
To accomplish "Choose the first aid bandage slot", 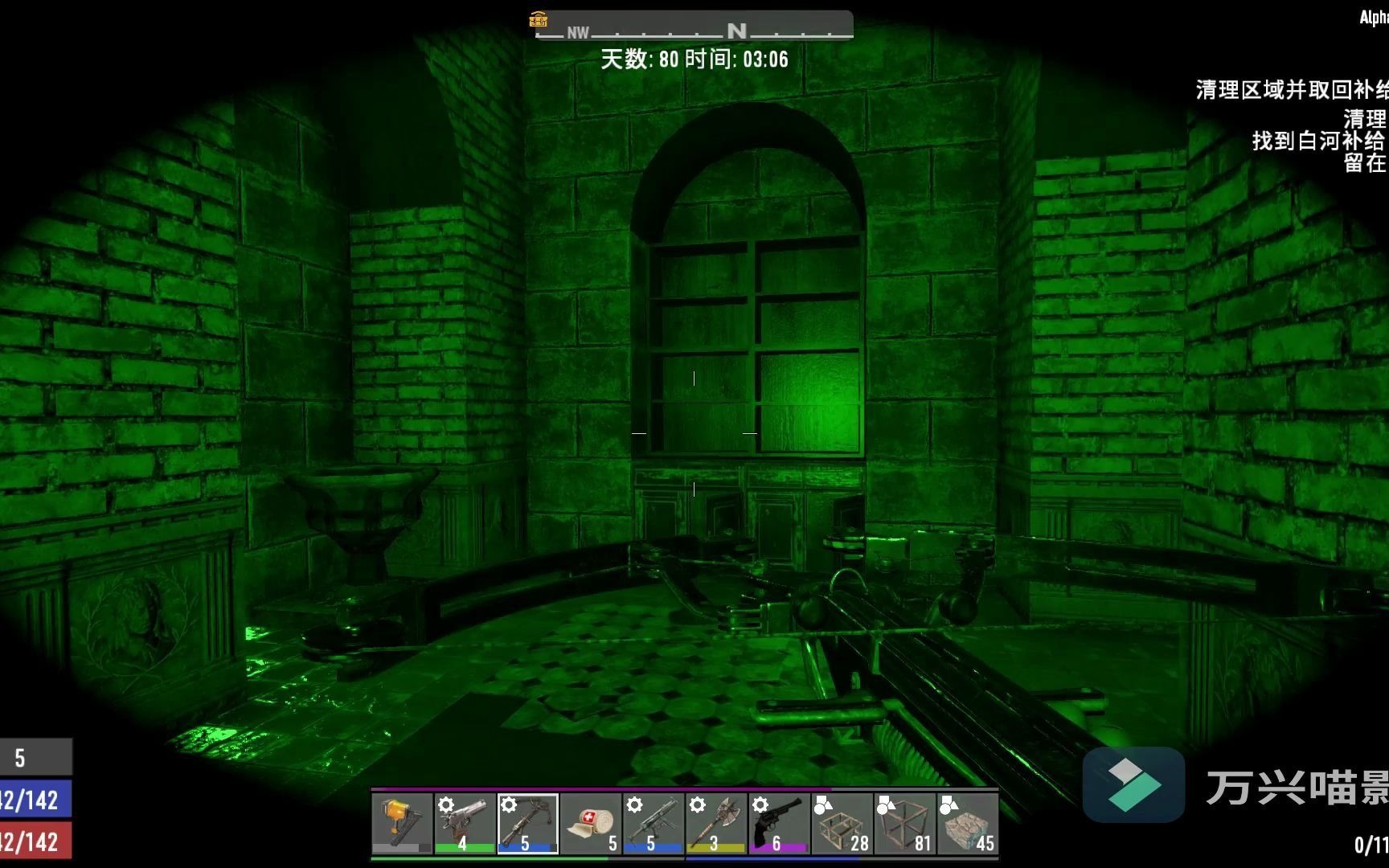I will pos(590,823).
